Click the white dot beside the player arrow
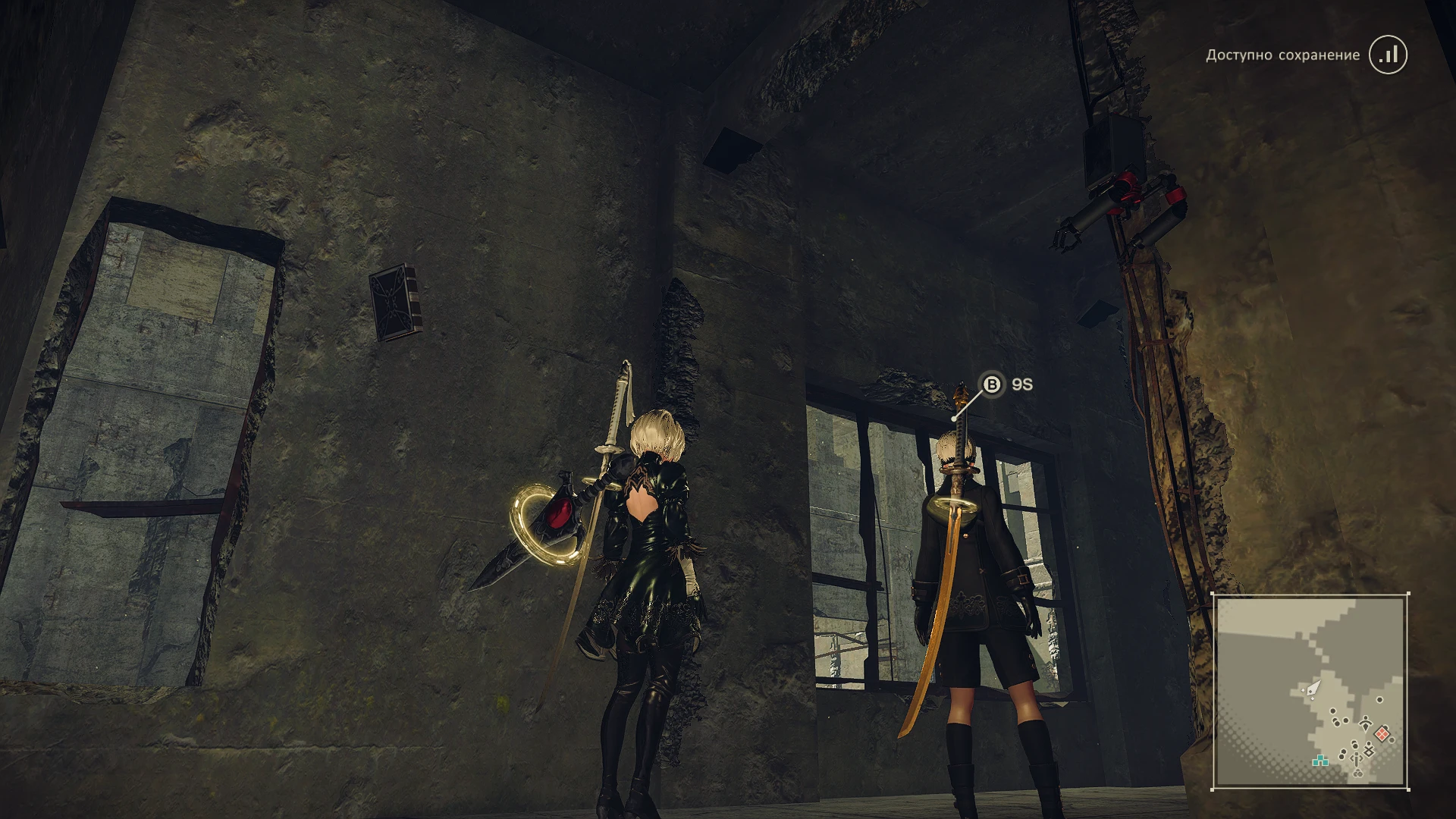The height and width of the screenshot is (819, 1456). 1303,690
